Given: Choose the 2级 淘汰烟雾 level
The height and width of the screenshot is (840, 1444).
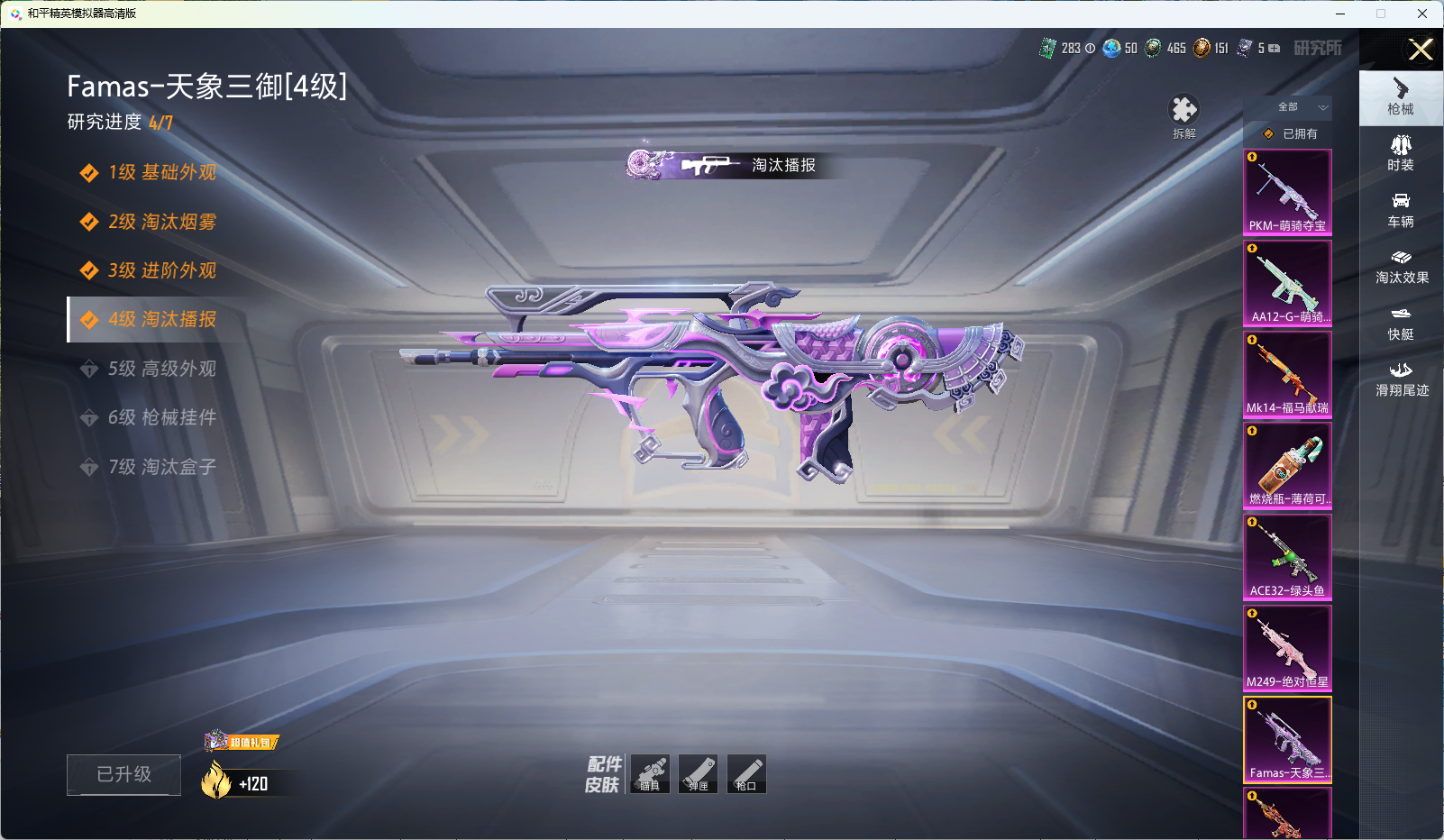Looking at the screenshot, I should tap(161, 222).
